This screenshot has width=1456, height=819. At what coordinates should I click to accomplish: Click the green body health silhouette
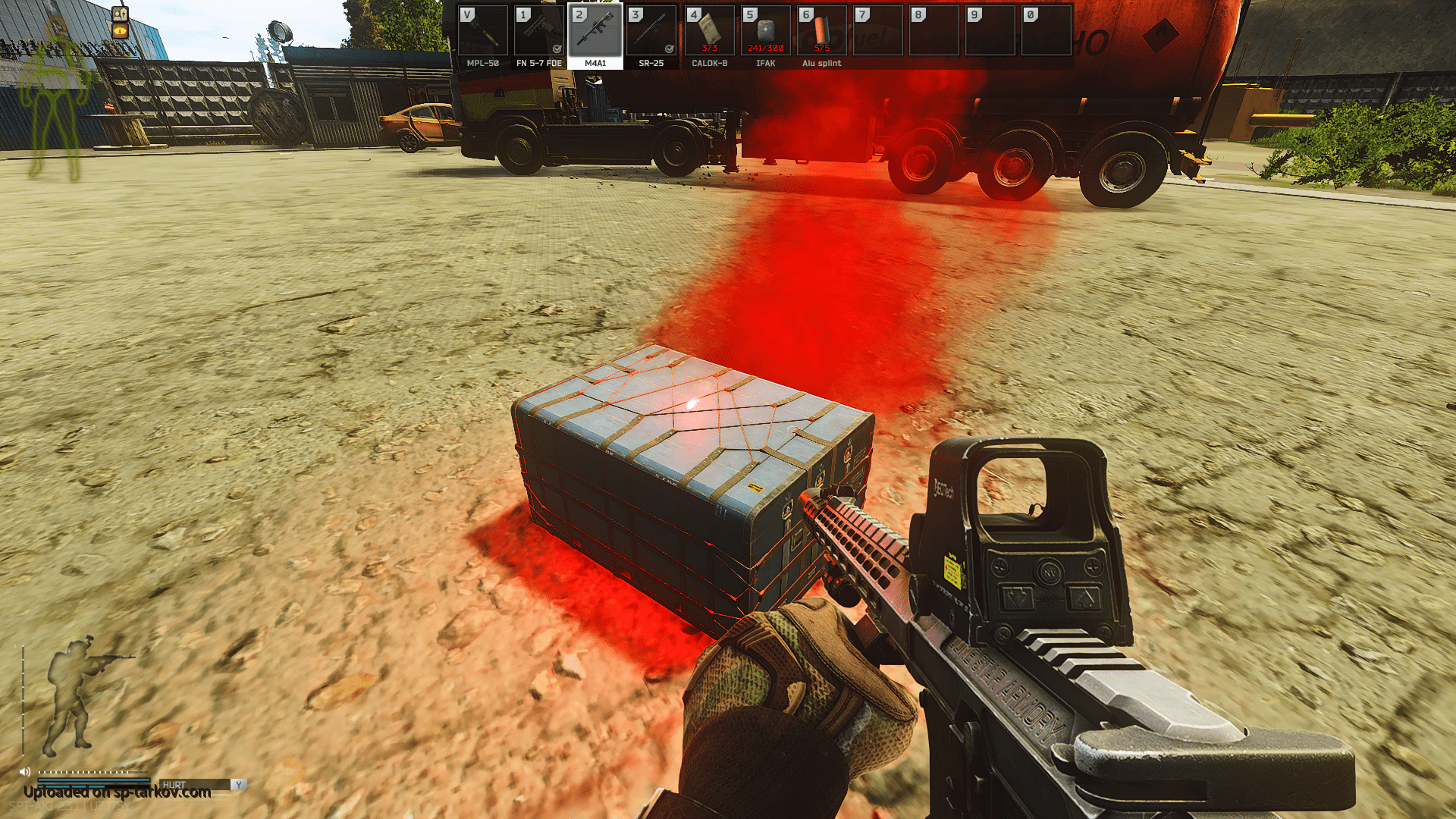coord(55,99)
